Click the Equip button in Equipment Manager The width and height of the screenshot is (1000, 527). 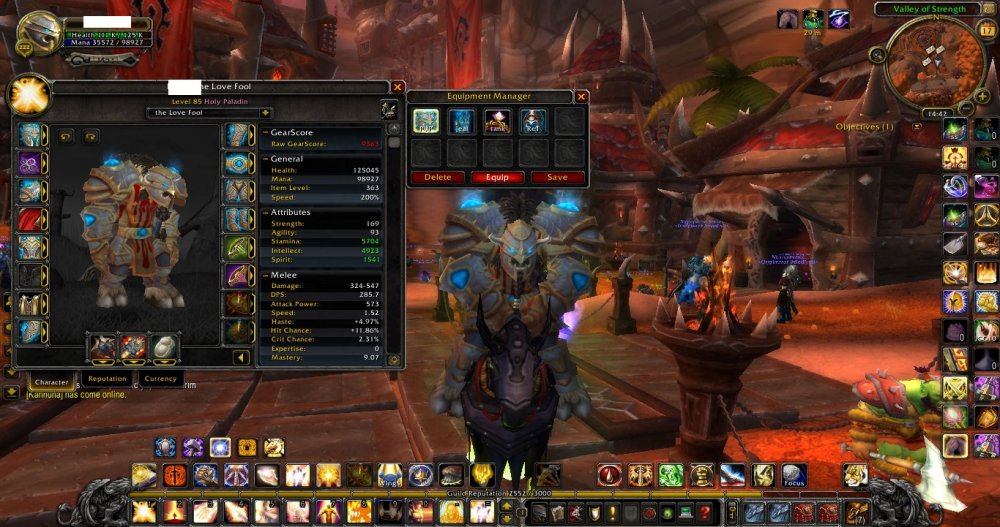tap(497, 177)
